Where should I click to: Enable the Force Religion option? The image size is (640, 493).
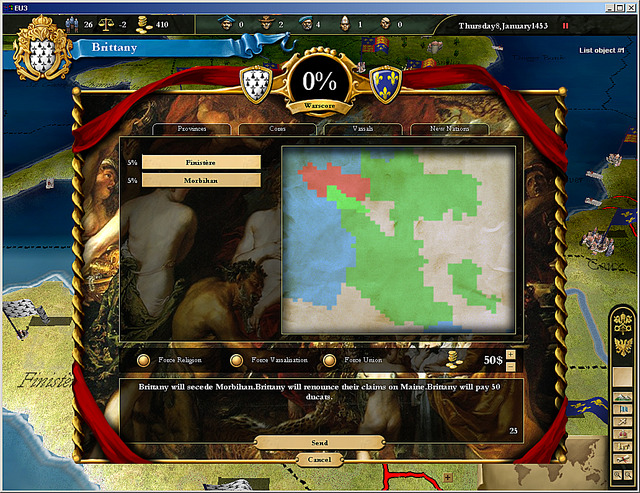pos(143,360)
